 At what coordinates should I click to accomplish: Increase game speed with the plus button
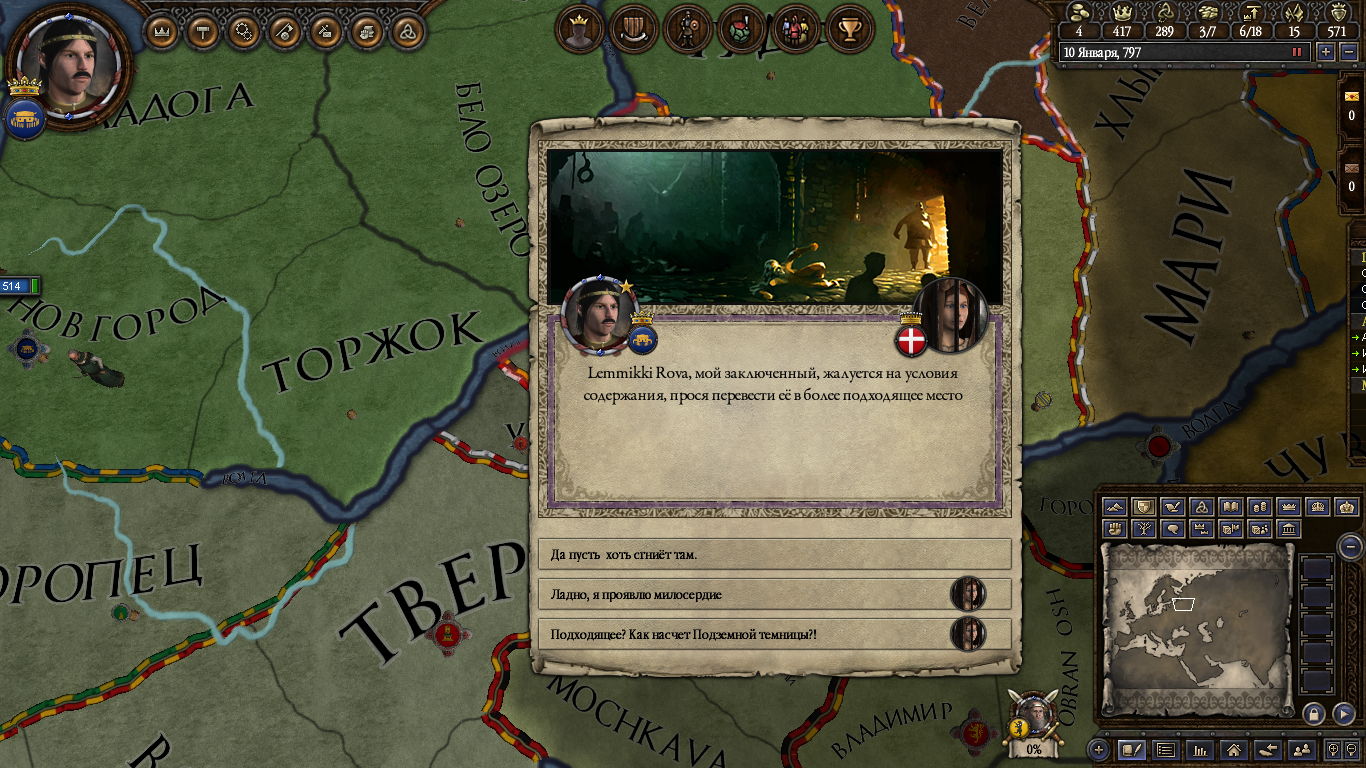1326,51
